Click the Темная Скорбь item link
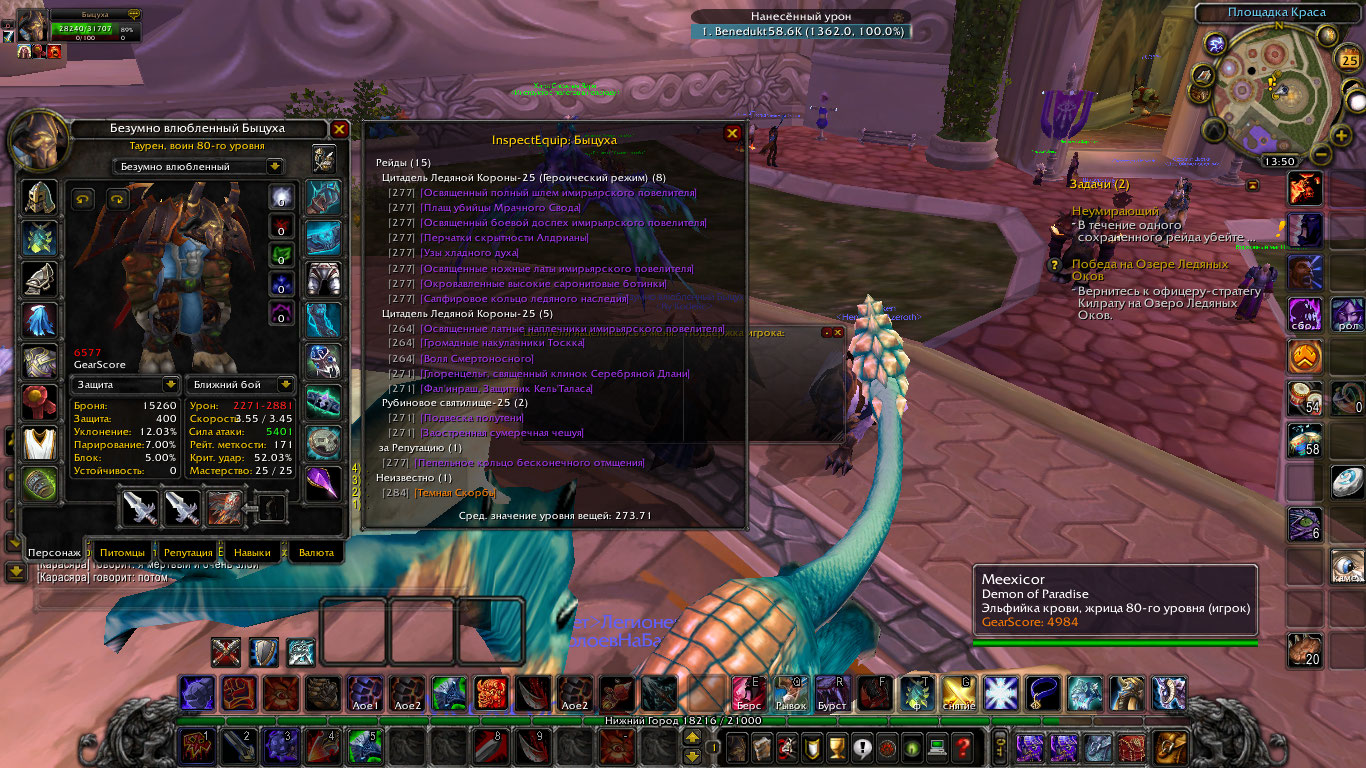Screen dimensions: 1366x768 click(456, 493)
